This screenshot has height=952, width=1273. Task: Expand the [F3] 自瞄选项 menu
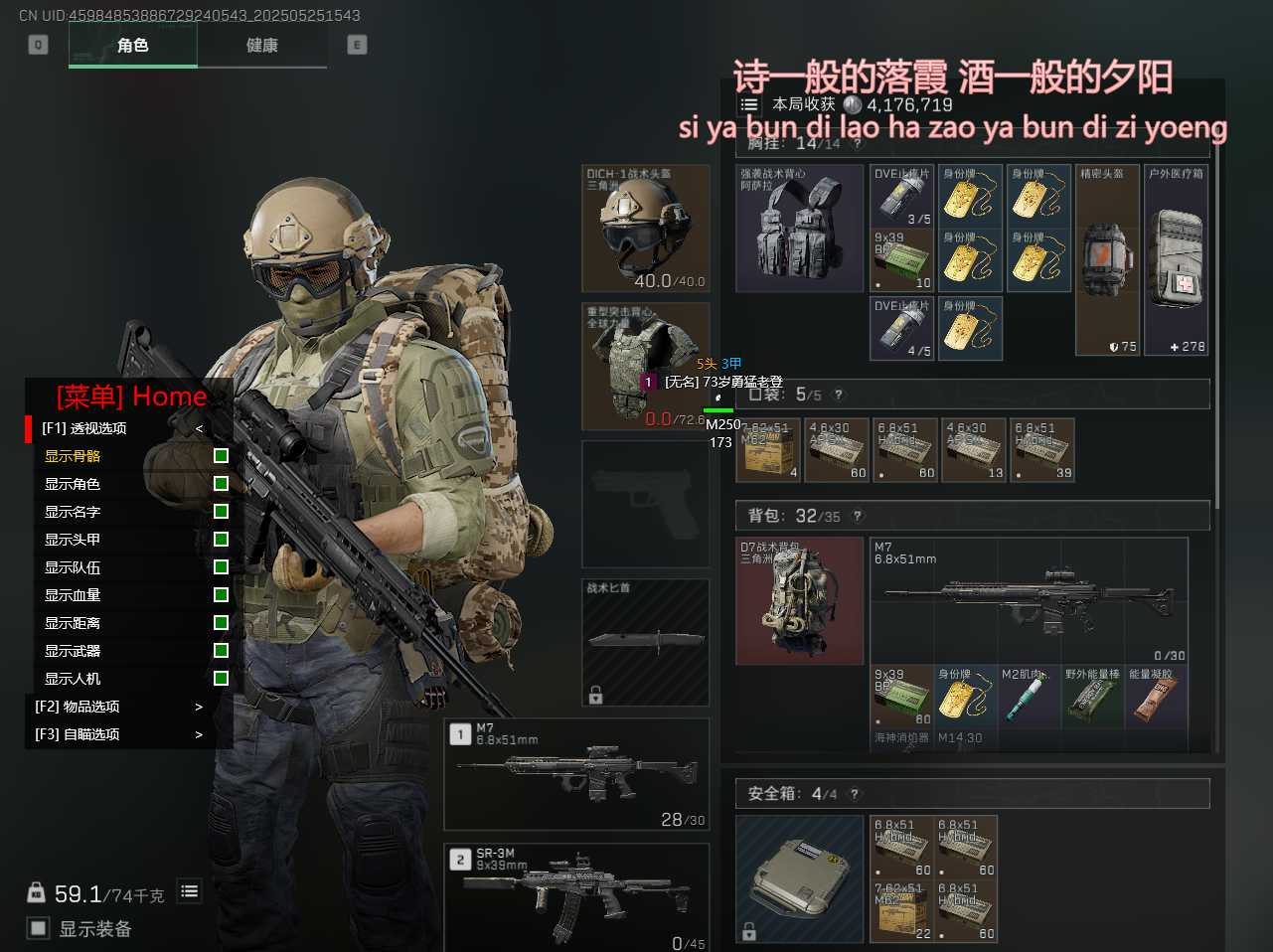pyautogui.click(x=119, y=734)
